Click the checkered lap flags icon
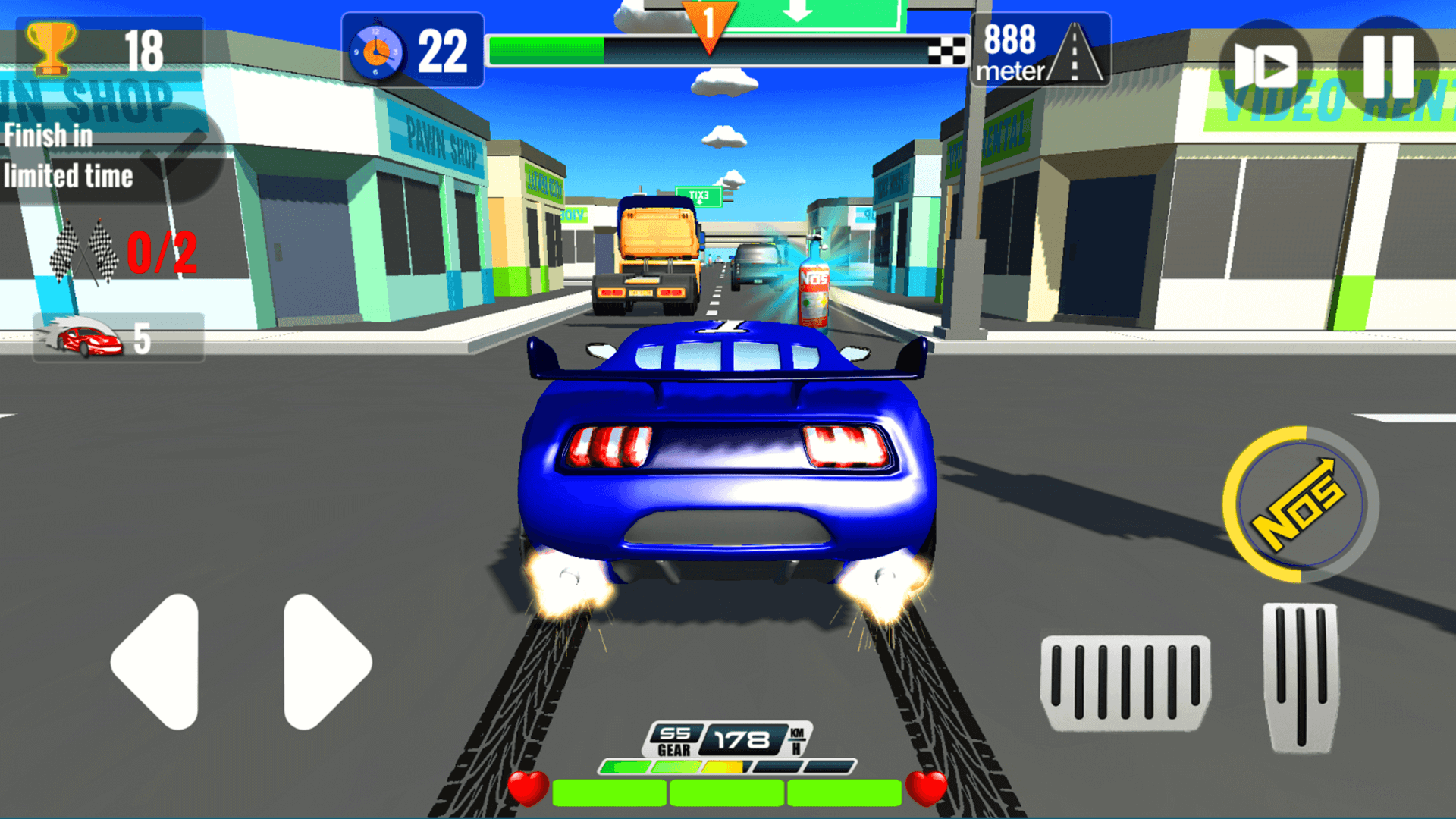Screen dimensions: 1456x819 point(83,246)
